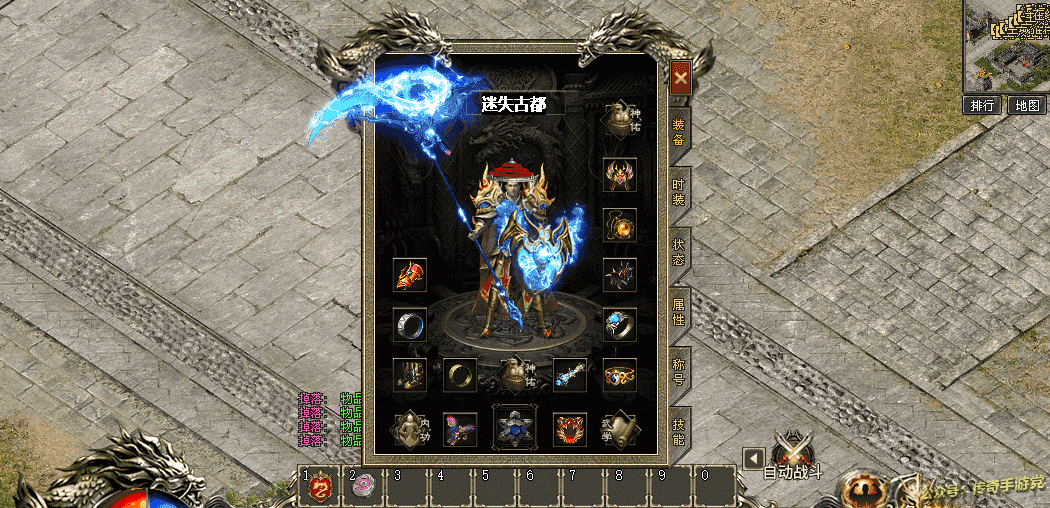Switch to the 装备 equipment tab
The image size is (1050, 508).
679,132
